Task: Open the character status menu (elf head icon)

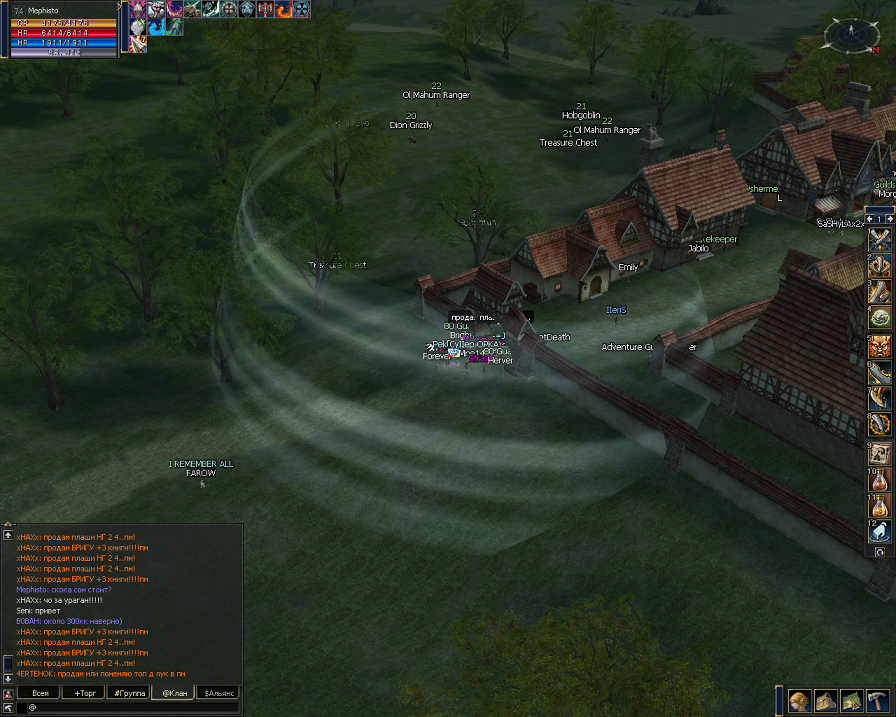Action: [800, 700]
